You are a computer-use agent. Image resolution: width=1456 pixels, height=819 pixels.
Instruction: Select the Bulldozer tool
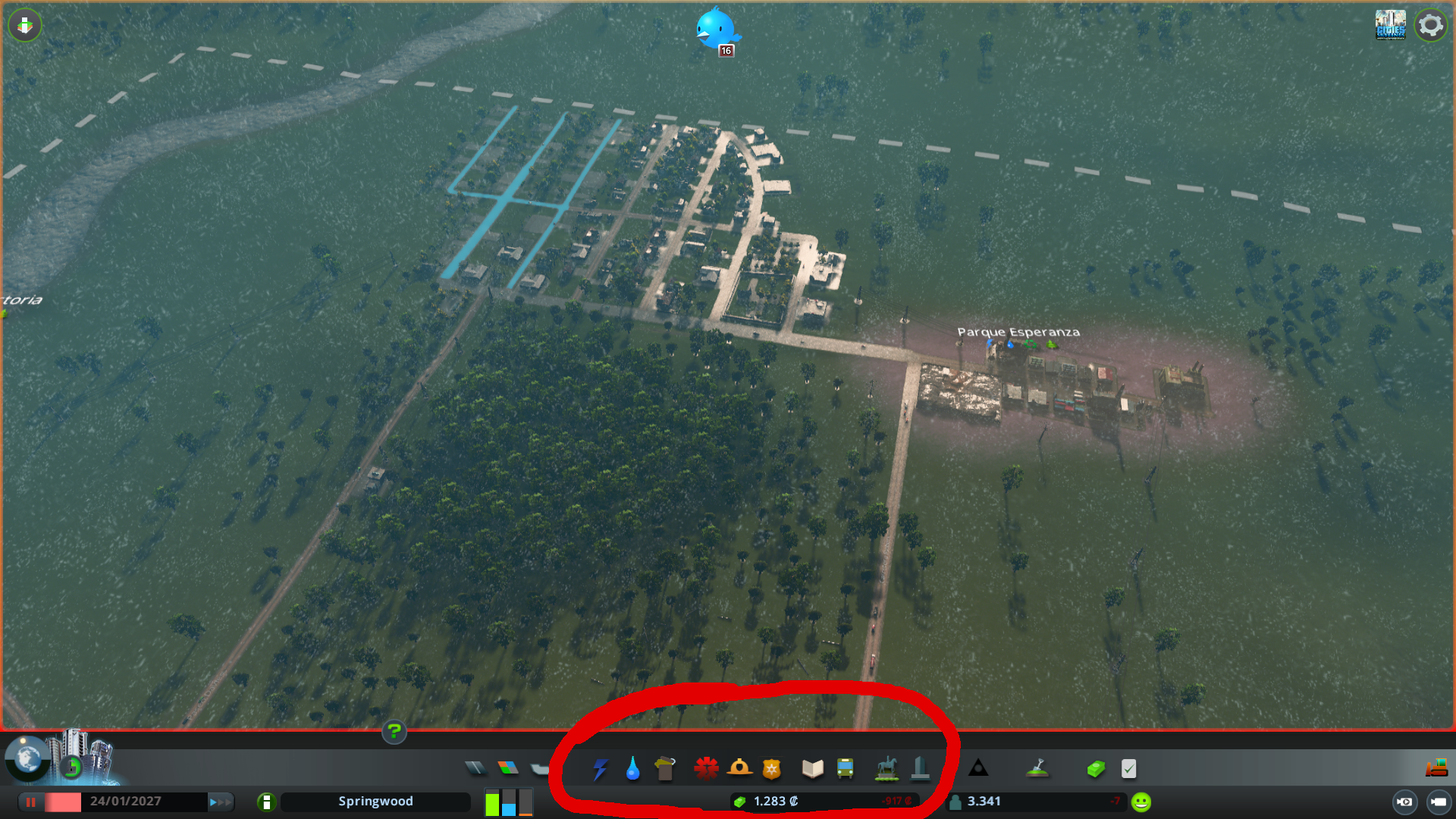pos(1436,768)
